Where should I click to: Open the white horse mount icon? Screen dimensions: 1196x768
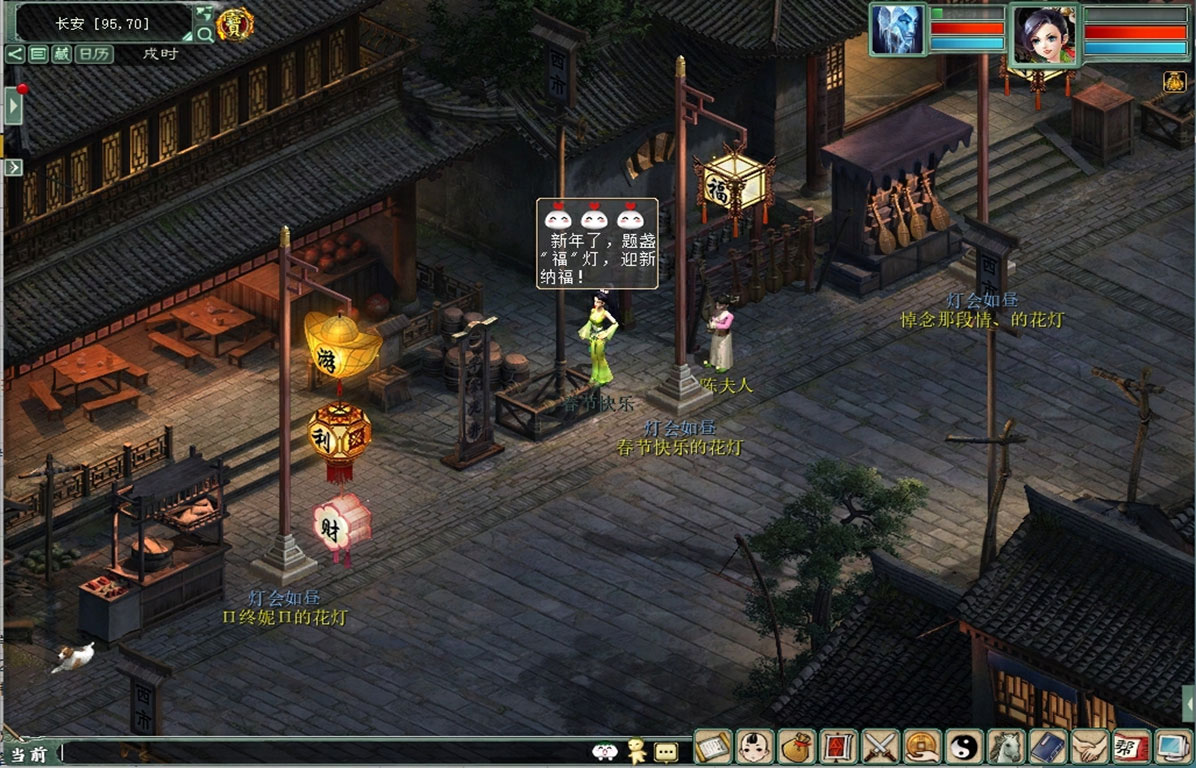(x=1005, y=746)
